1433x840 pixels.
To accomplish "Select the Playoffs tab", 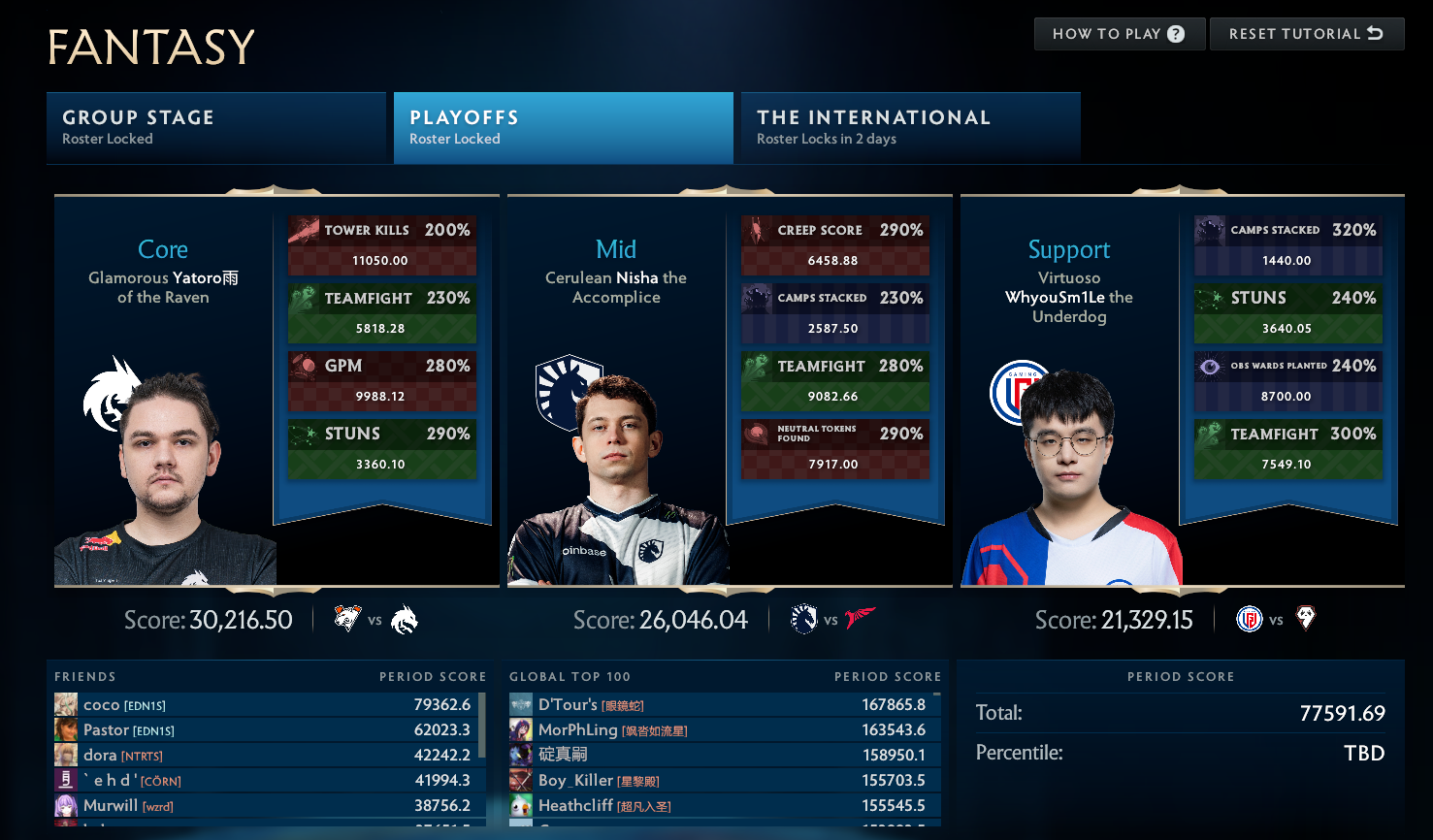I will click(563, 127).
